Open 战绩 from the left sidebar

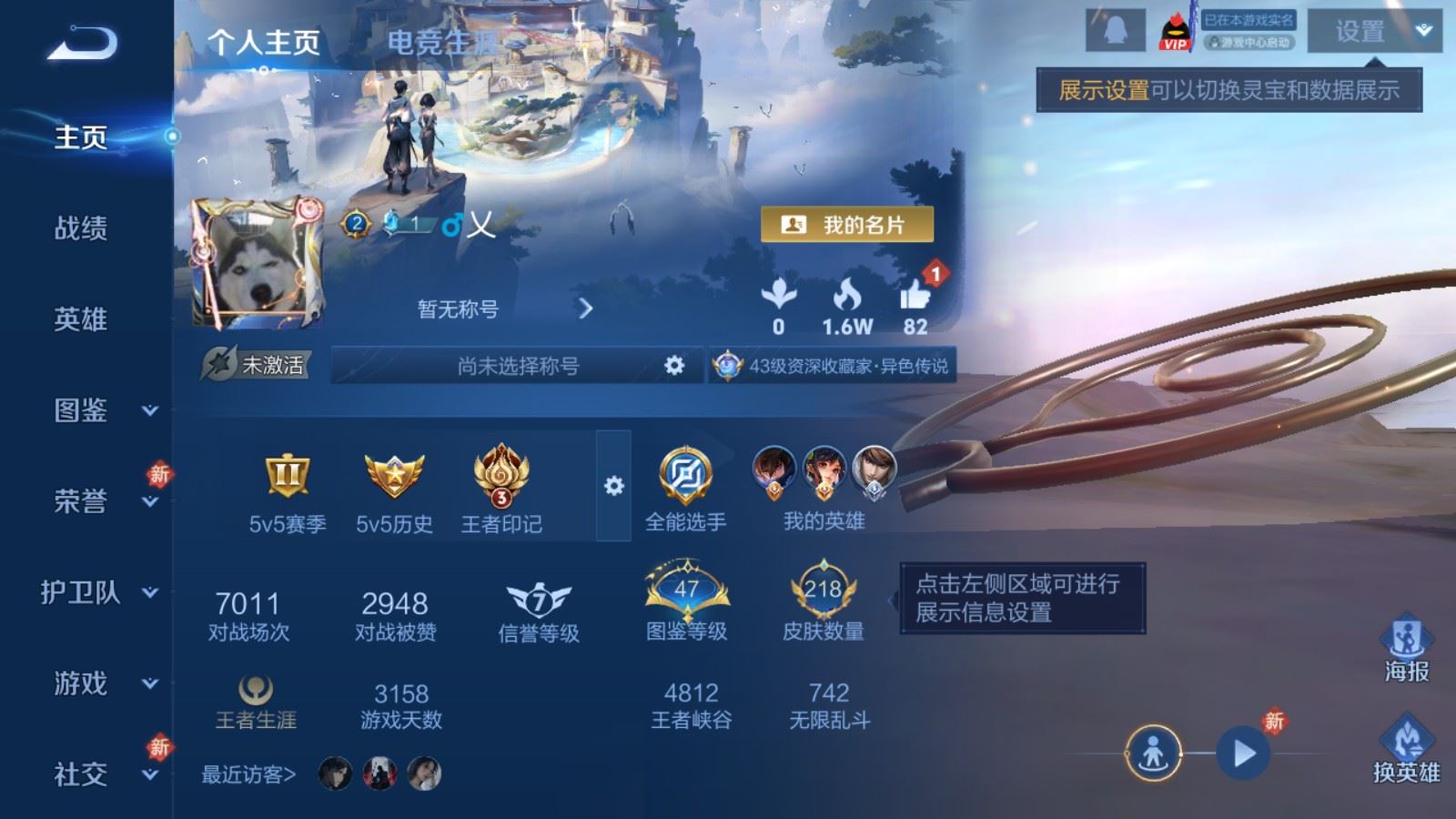[x=80, y=230]
